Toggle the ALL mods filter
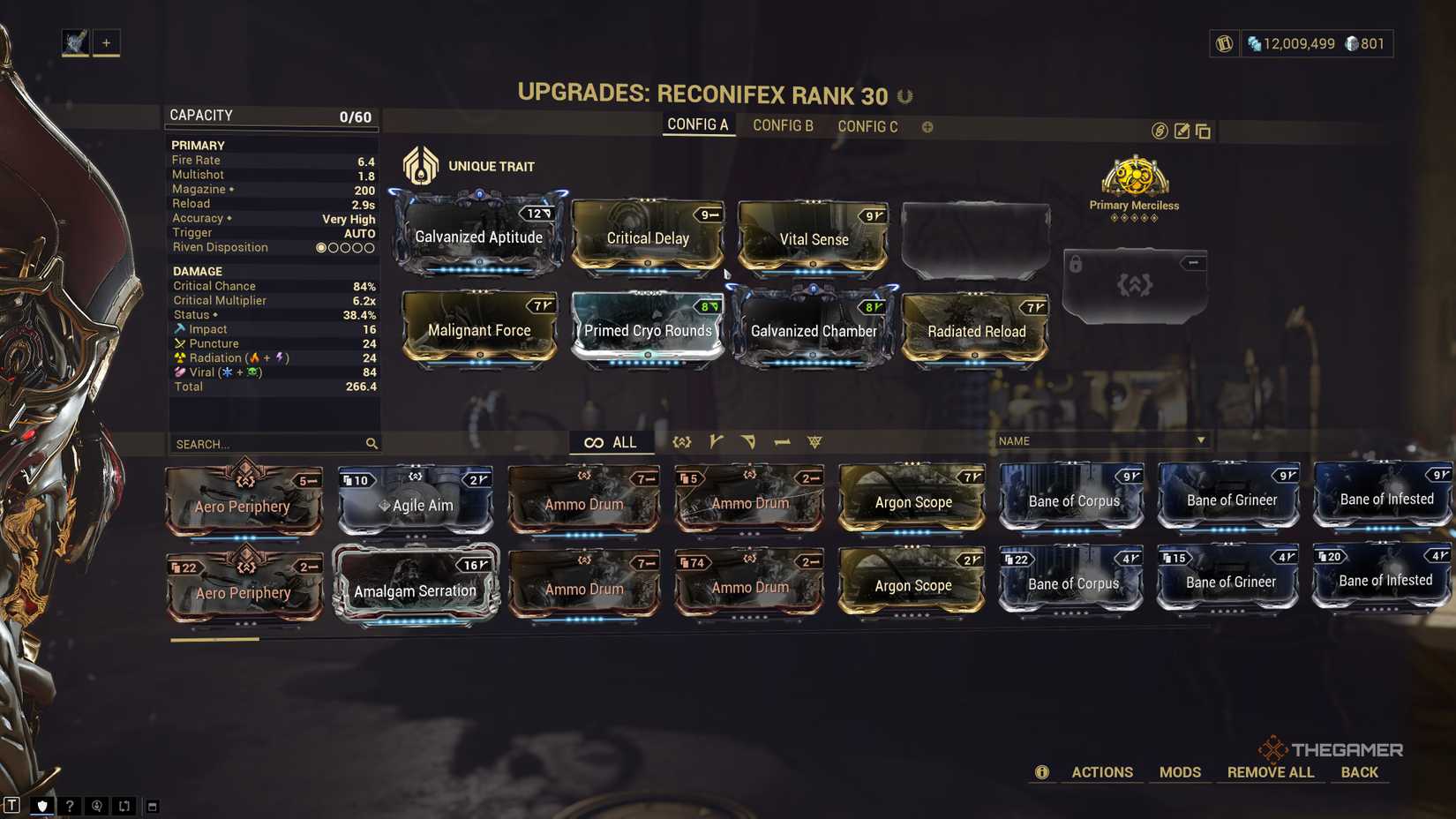Viewport: 1456px width, 819px height. (612, 441)
